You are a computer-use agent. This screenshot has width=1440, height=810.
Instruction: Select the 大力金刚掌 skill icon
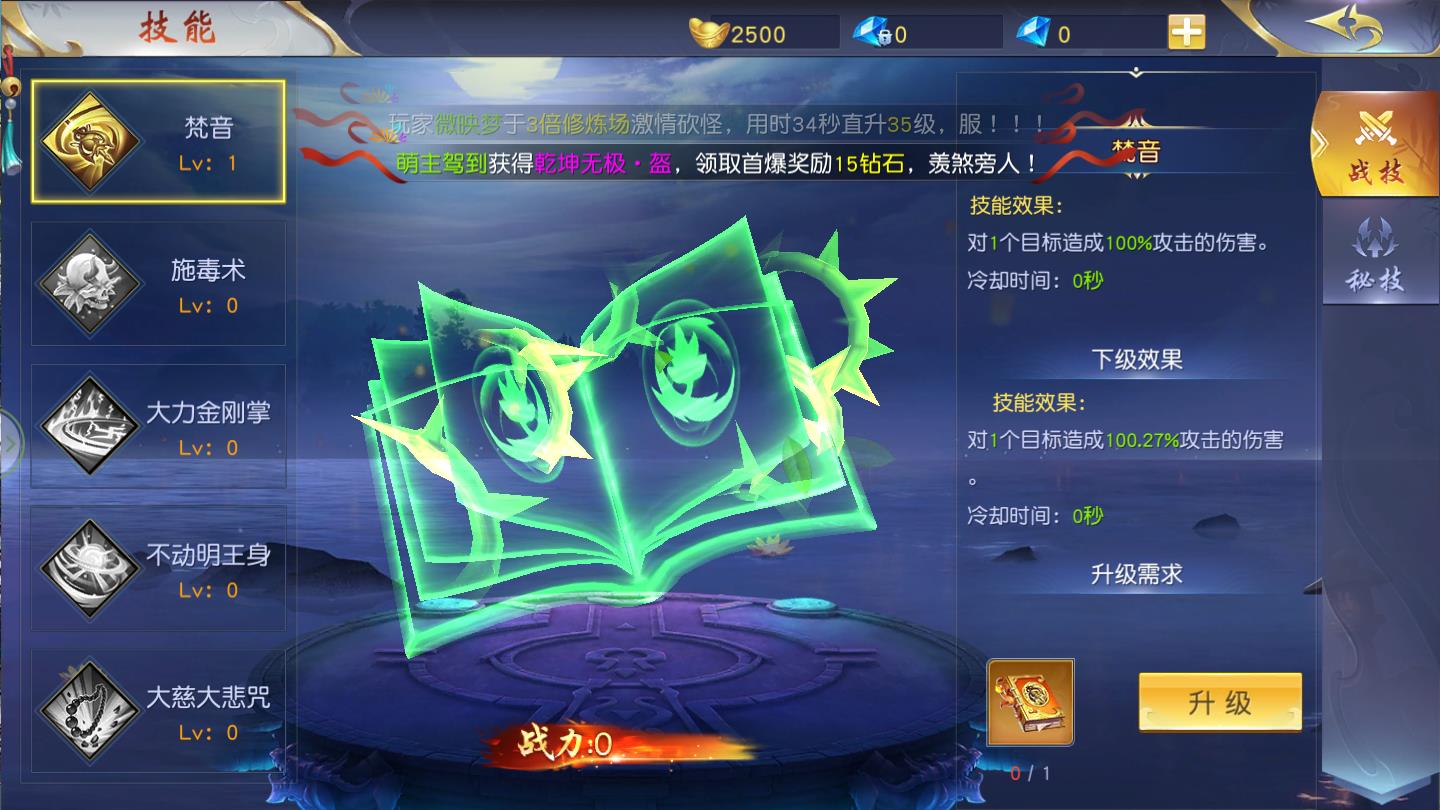click(x=90, y=423)
